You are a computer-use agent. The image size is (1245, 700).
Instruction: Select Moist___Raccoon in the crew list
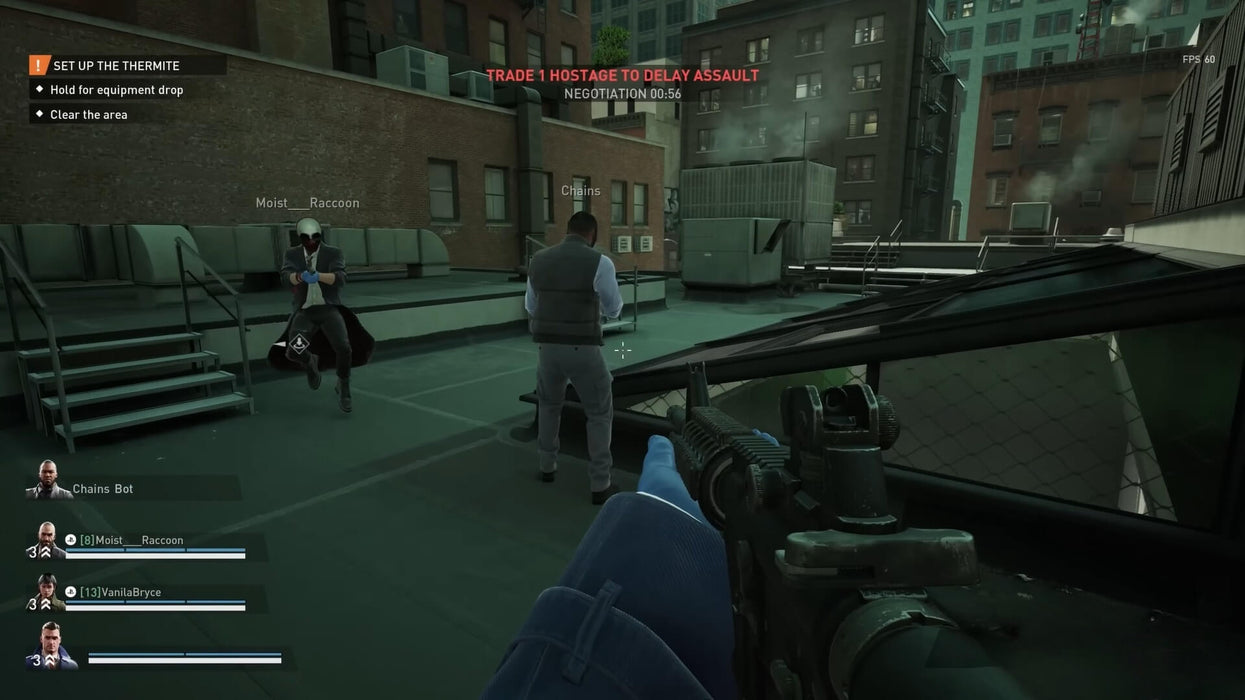coord(132,540)
